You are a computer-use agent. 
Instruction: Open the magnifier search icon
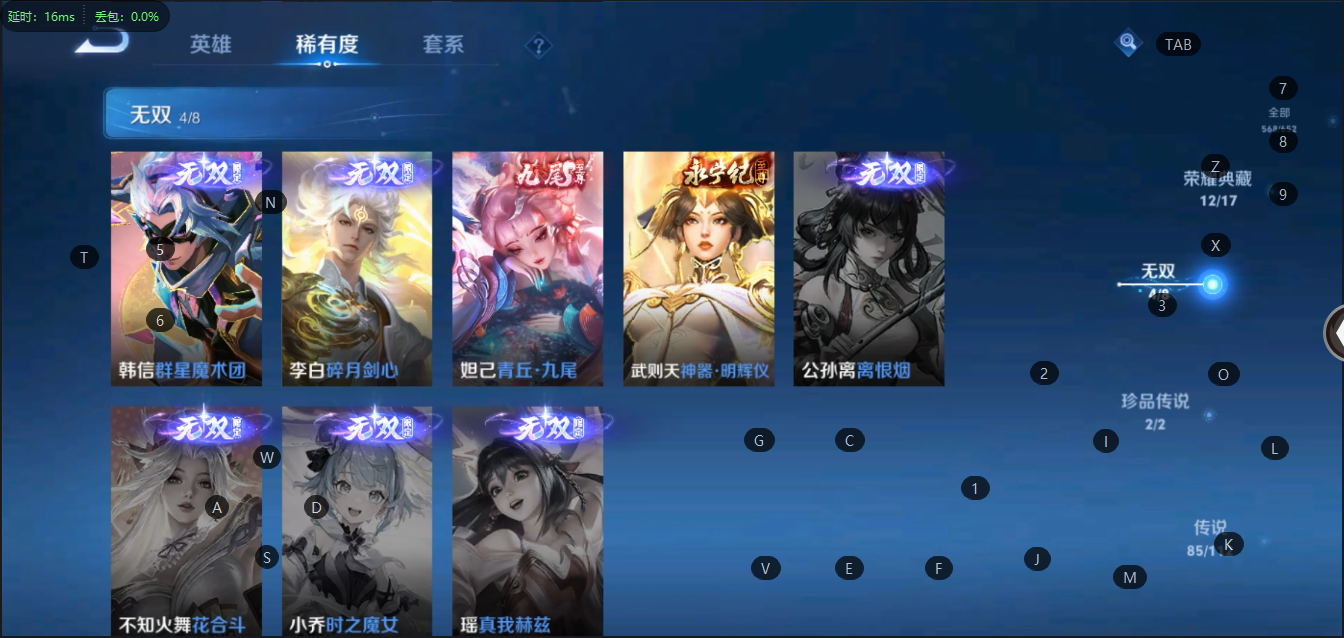click(1128, 43)
